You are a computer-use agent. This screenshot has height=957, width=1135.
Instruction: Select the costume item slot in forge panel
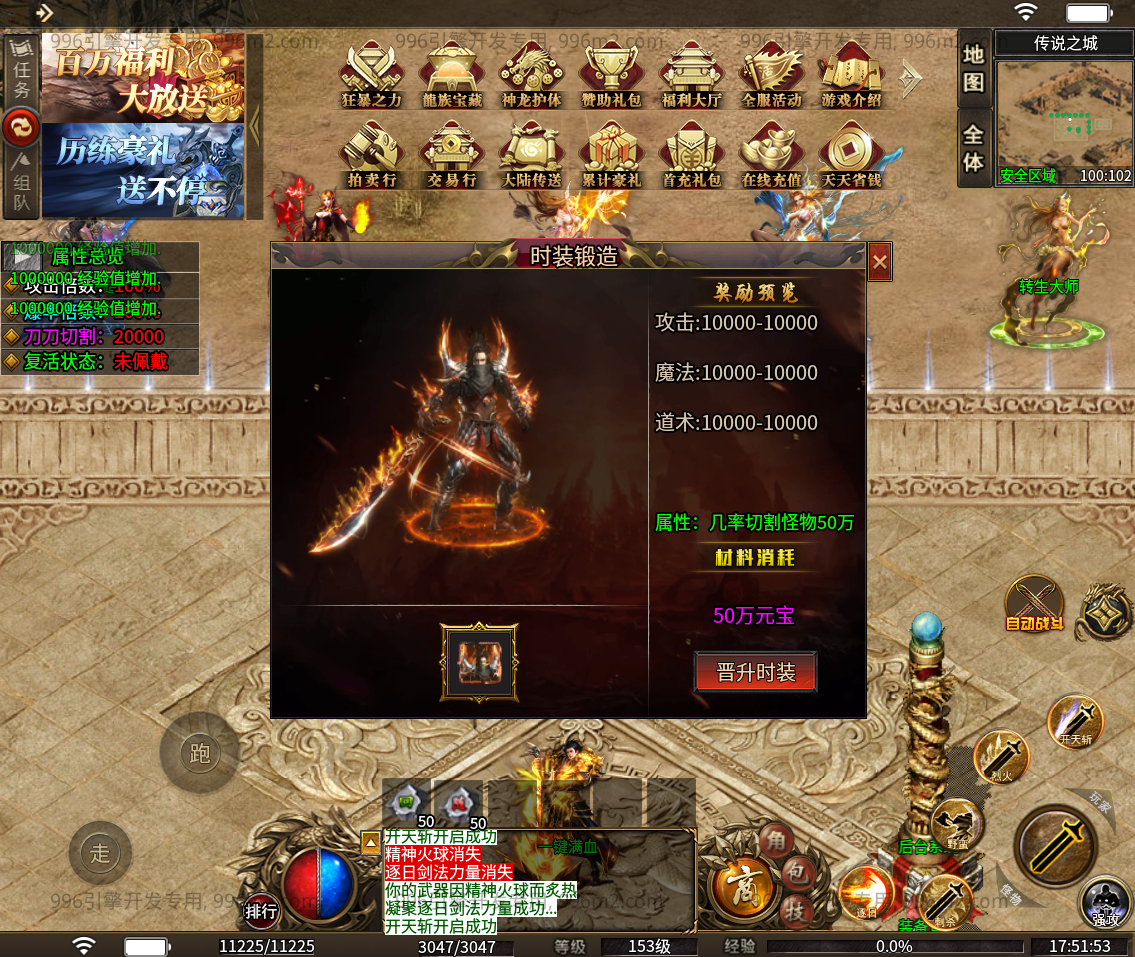coord(479,662)
